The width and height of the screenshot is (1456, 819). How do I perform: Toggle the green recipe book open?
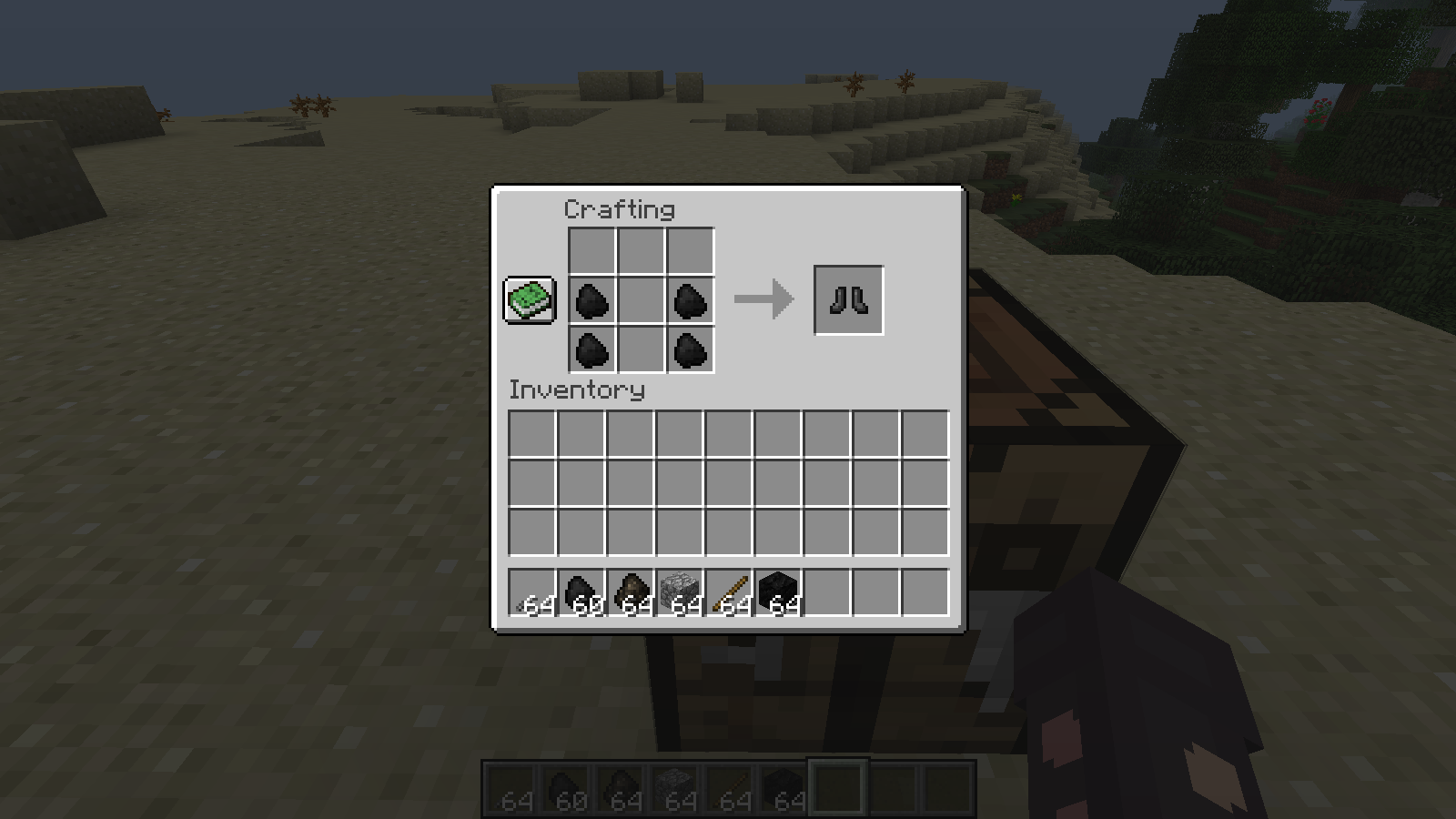pos(528,299)
